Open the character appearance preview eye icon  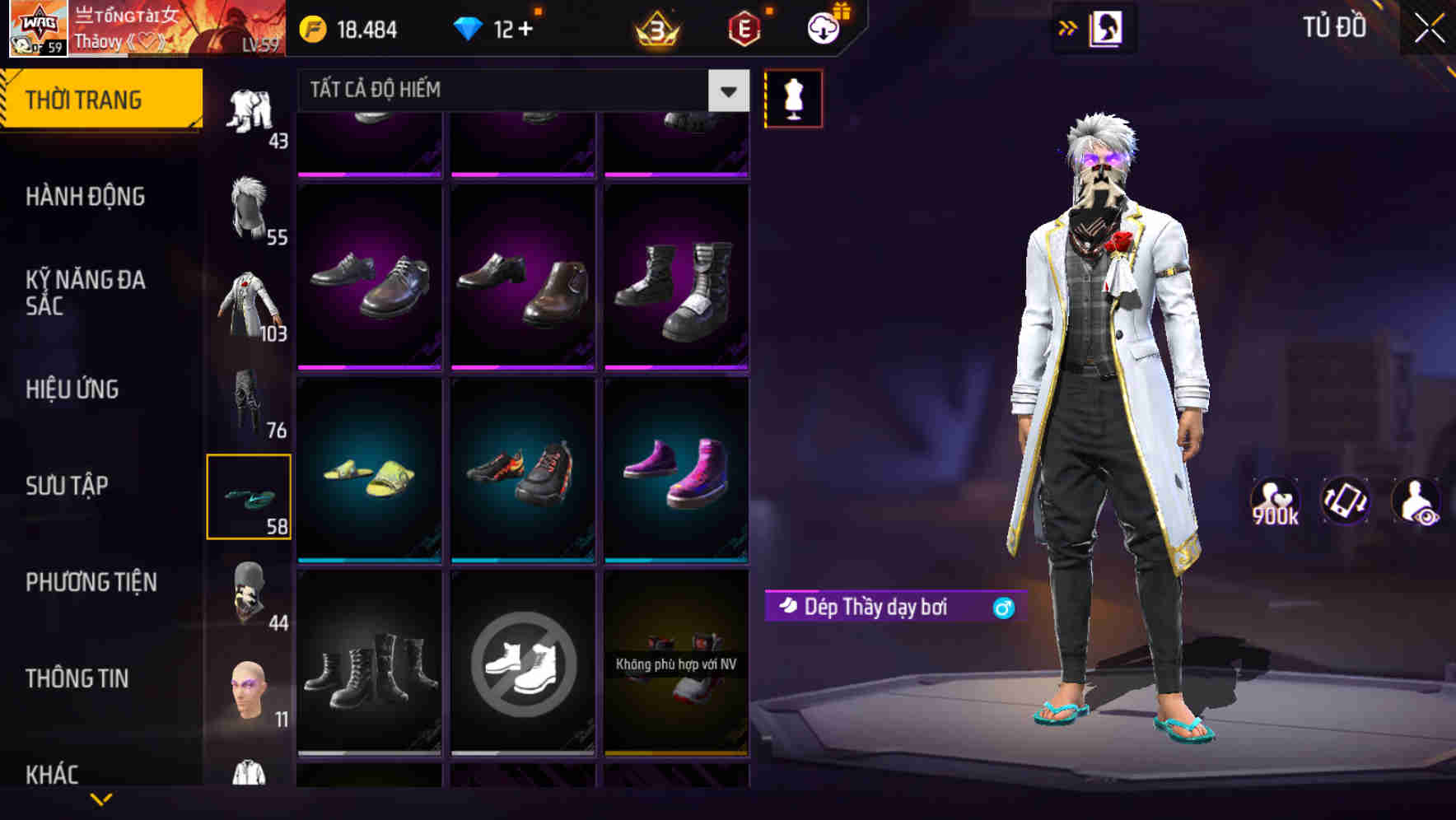1418,500
